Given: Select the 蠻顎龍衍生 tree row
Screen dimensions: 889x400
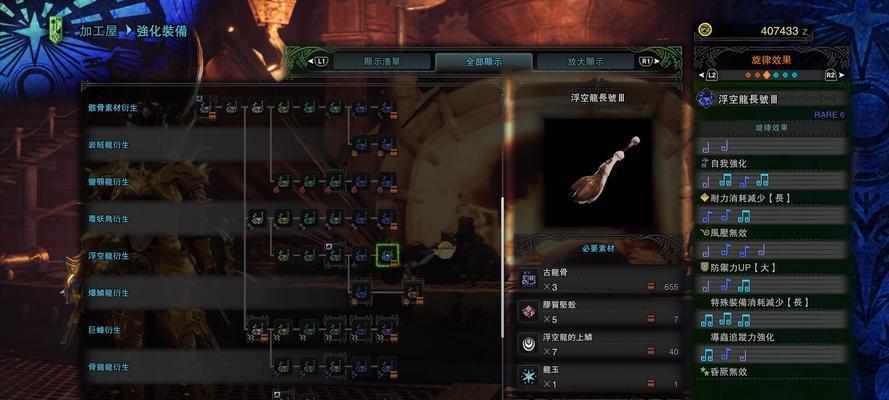Looking at the screenshot, I should click(x=108, y=181).
